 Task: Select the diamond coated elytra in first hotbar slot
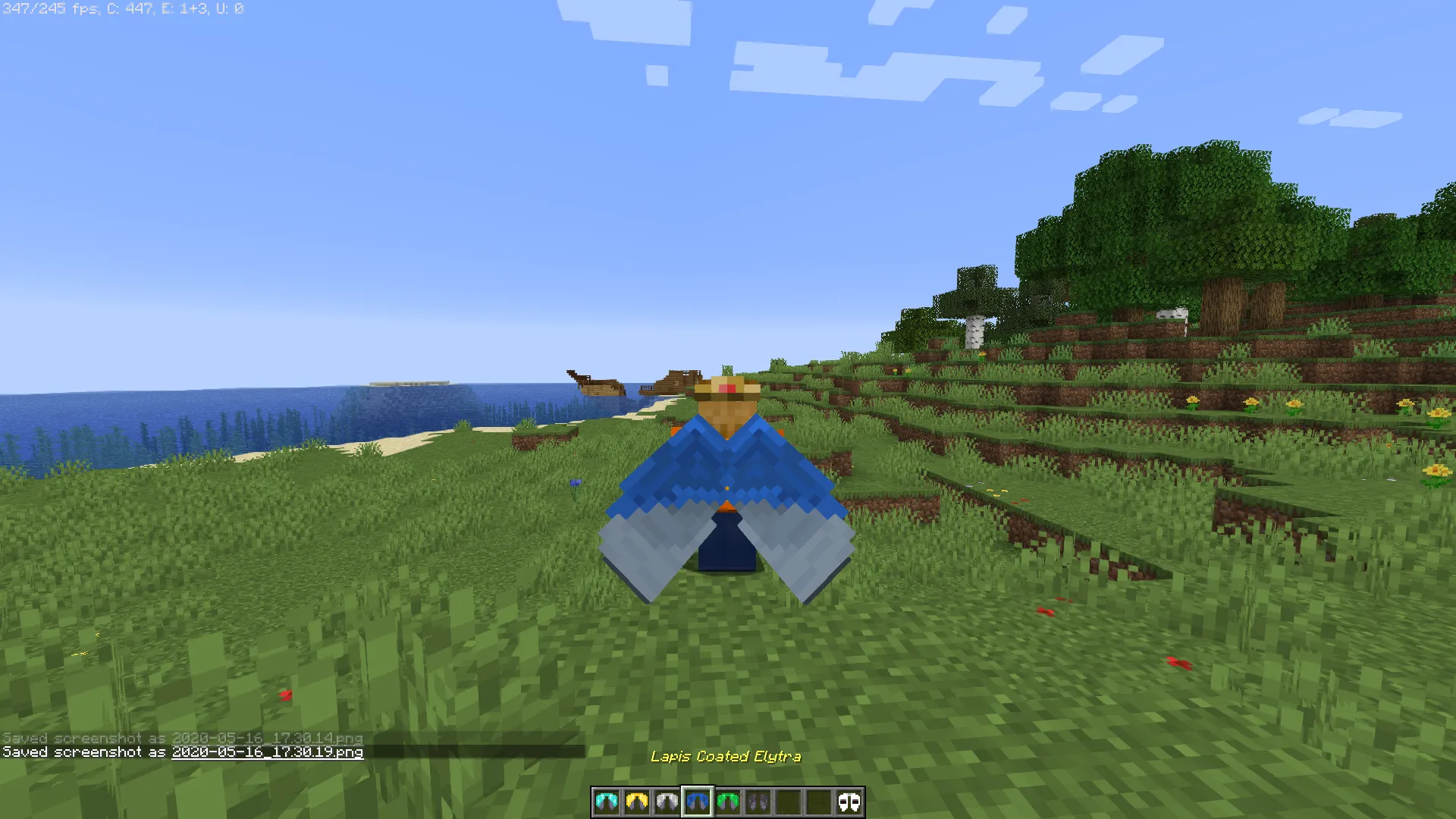[607, 802]
